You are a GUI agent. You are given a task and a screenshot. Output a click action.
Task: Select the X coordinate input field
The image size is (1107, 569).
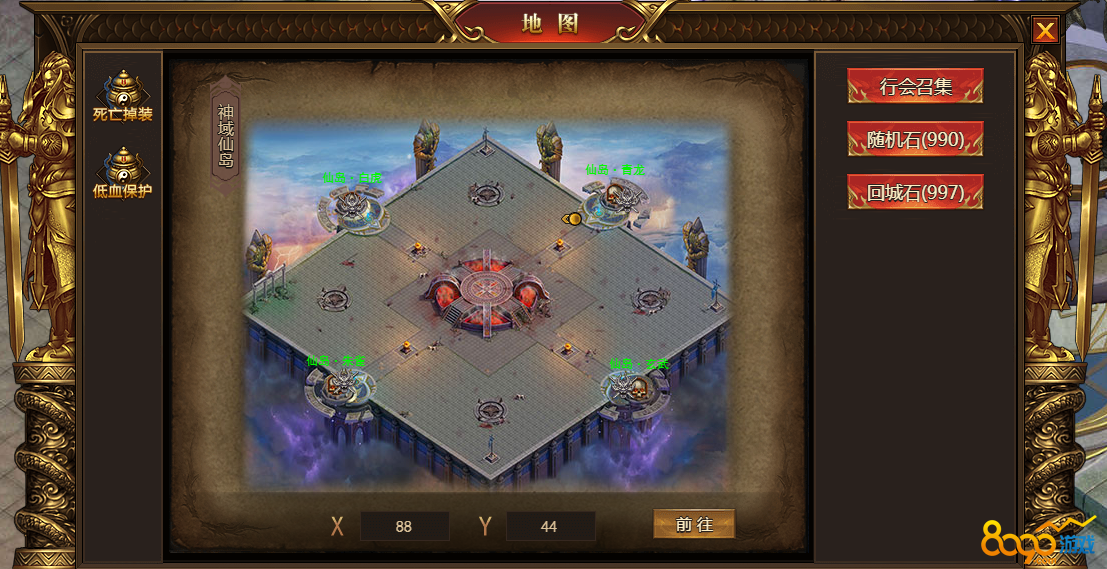(x=404, y=526)
